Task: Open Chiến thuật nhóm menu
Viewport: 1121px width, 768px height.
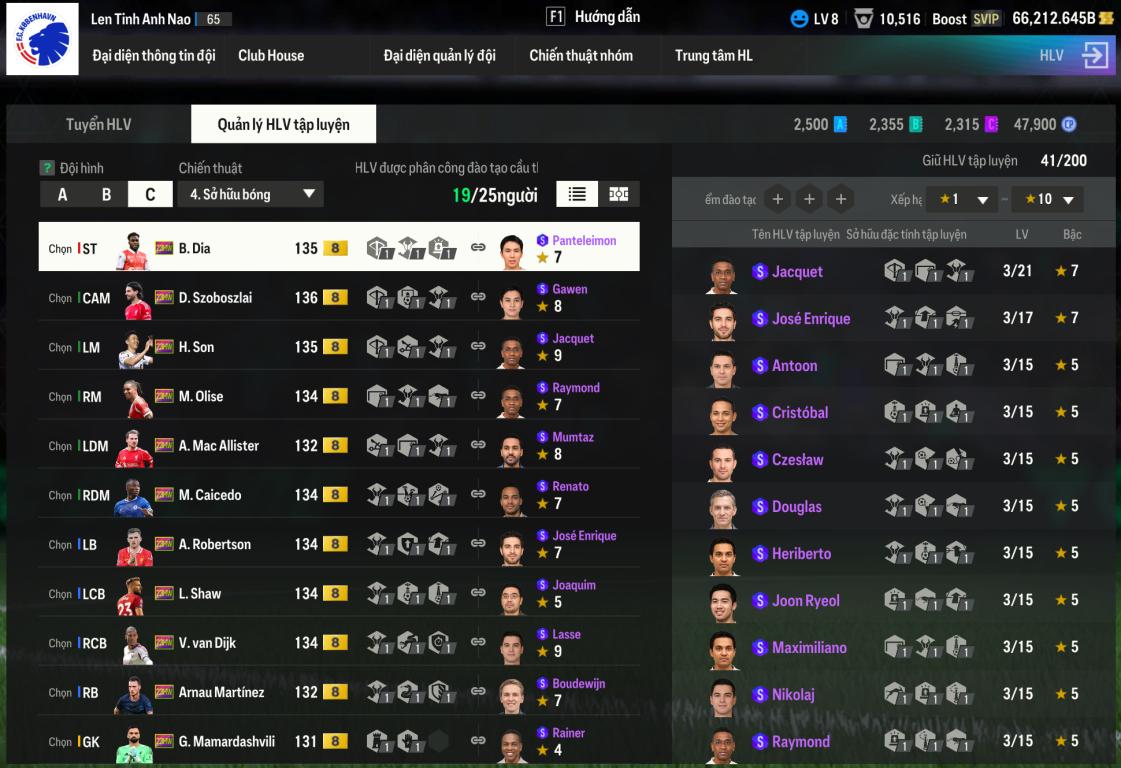Action: click(581, 56)
